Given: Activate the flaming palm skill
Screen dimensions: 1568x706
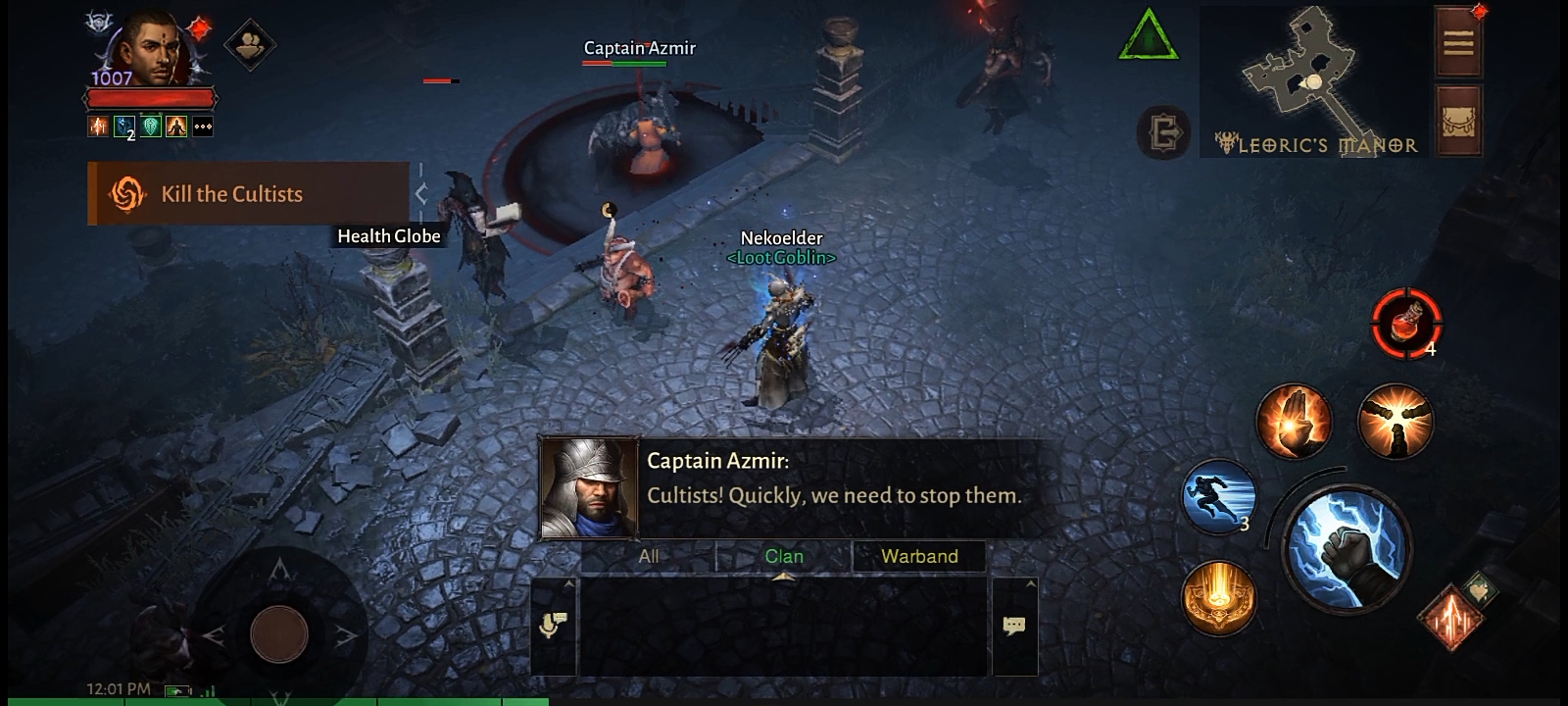Looking at the screenshot, I should pyautogui.click(x=1294, y=422).
